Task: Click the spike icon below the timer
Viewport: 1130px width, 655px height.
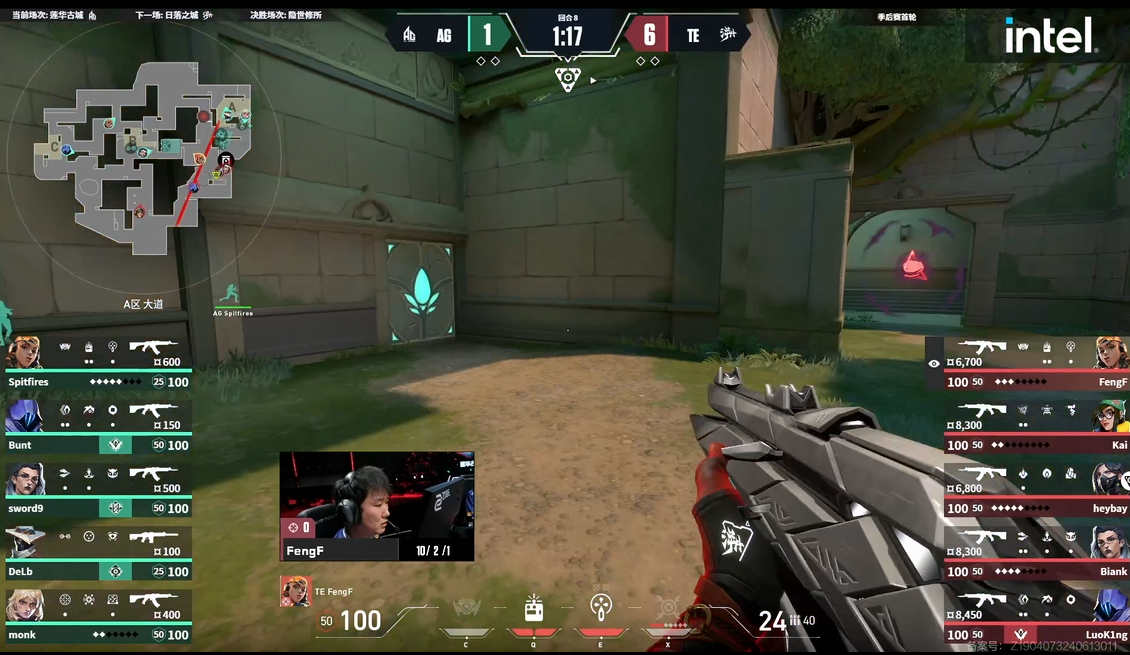Action: coord(567,78)
